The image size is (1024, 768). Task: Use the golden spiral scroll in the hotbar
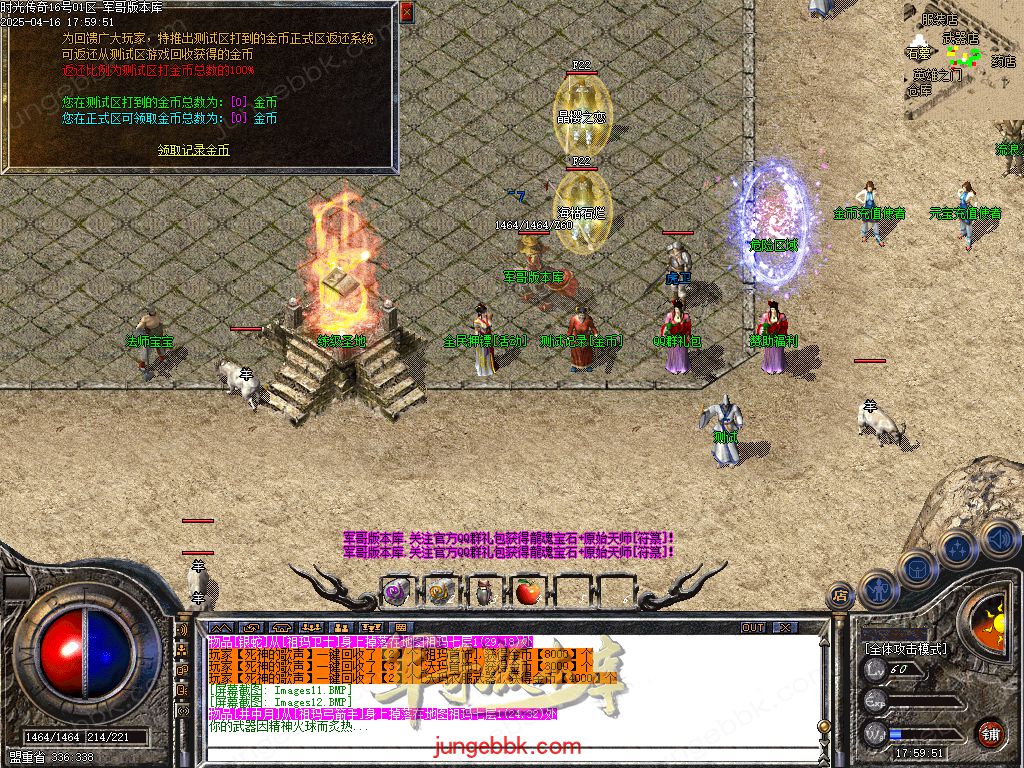click(x=439, y=592)
